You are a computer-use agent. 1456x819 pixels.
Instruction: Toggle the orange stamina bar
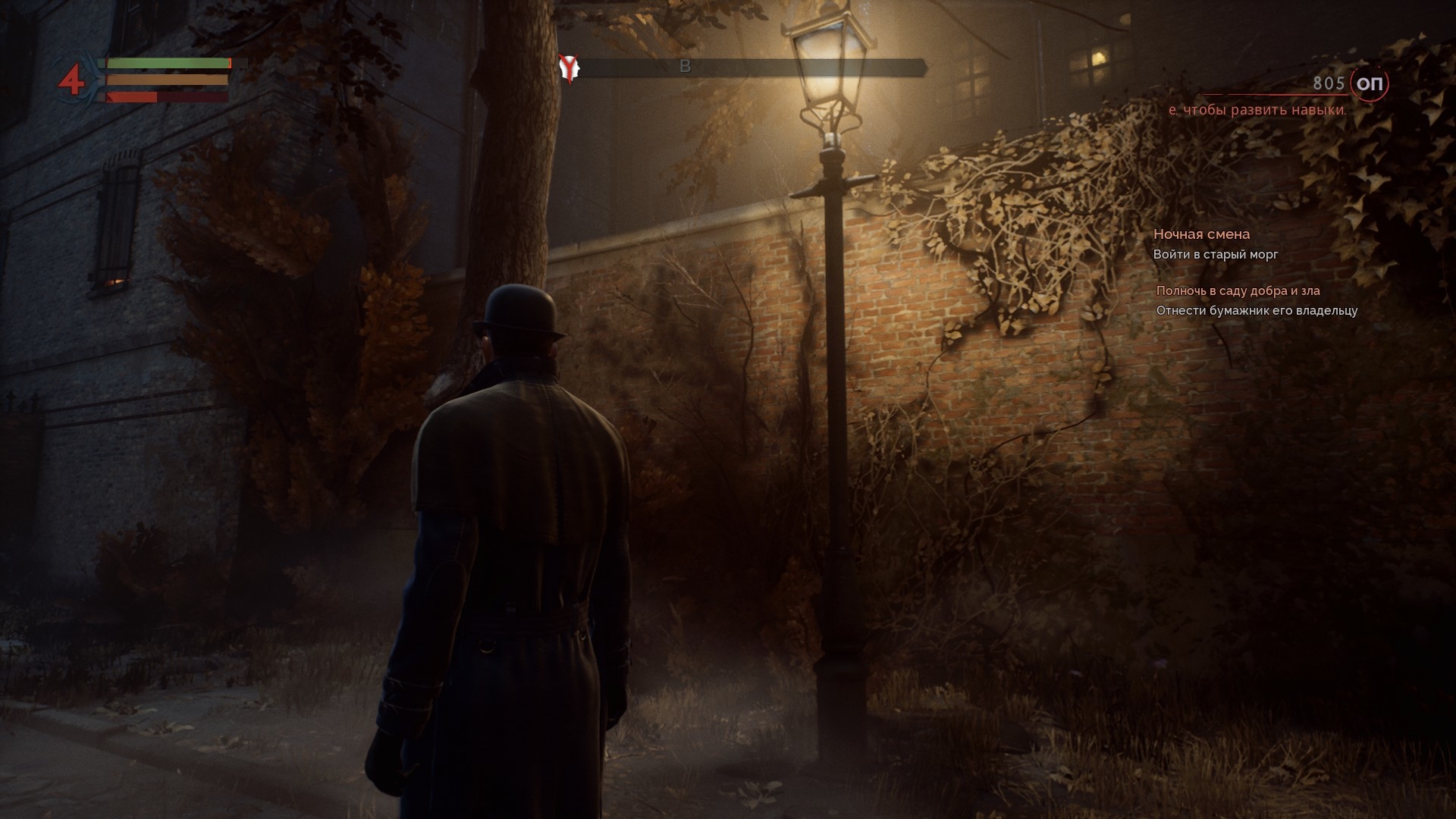point(165,80)
